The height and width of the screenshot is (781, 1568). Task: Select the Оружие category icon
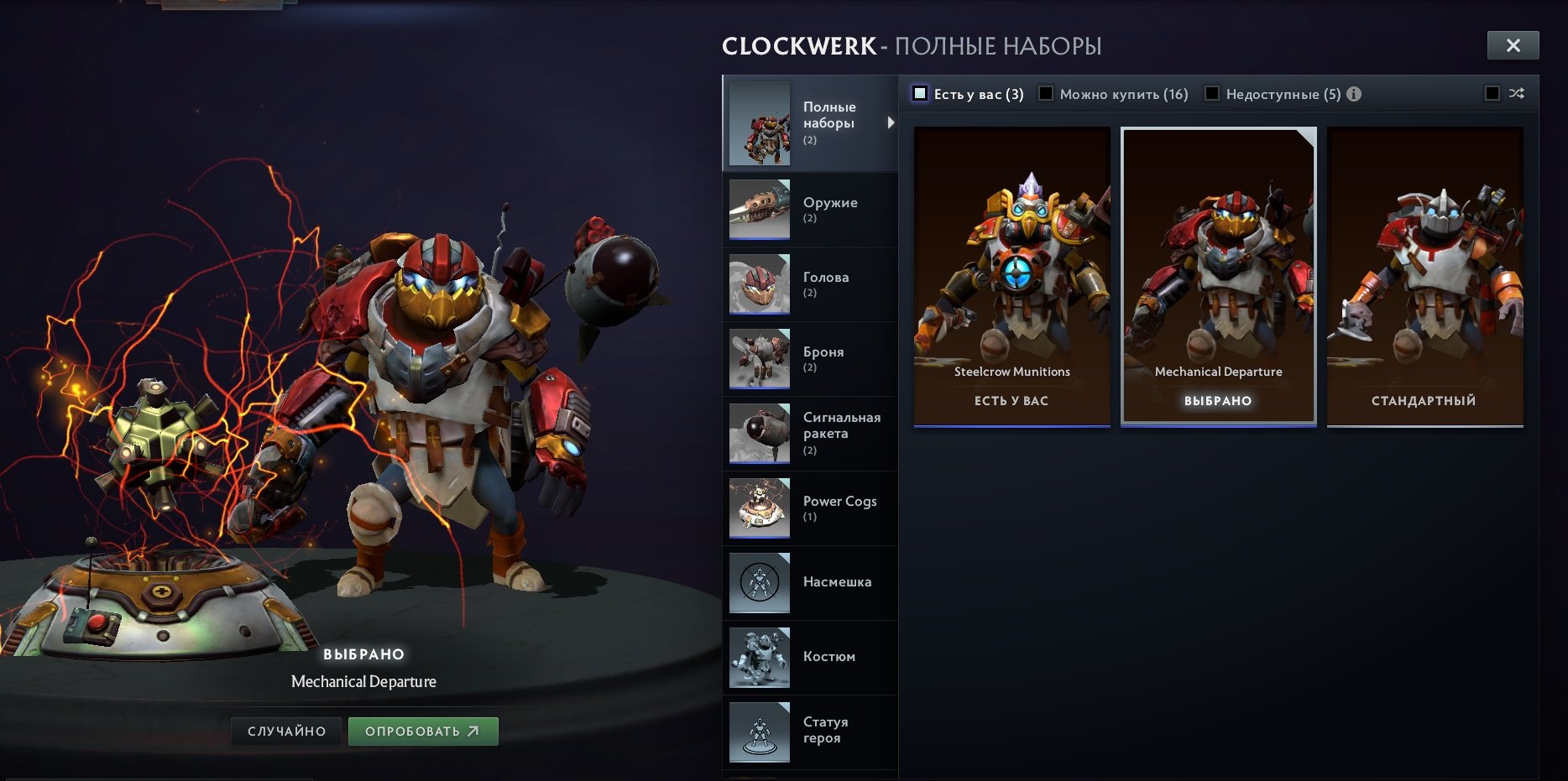click(758, 210)
